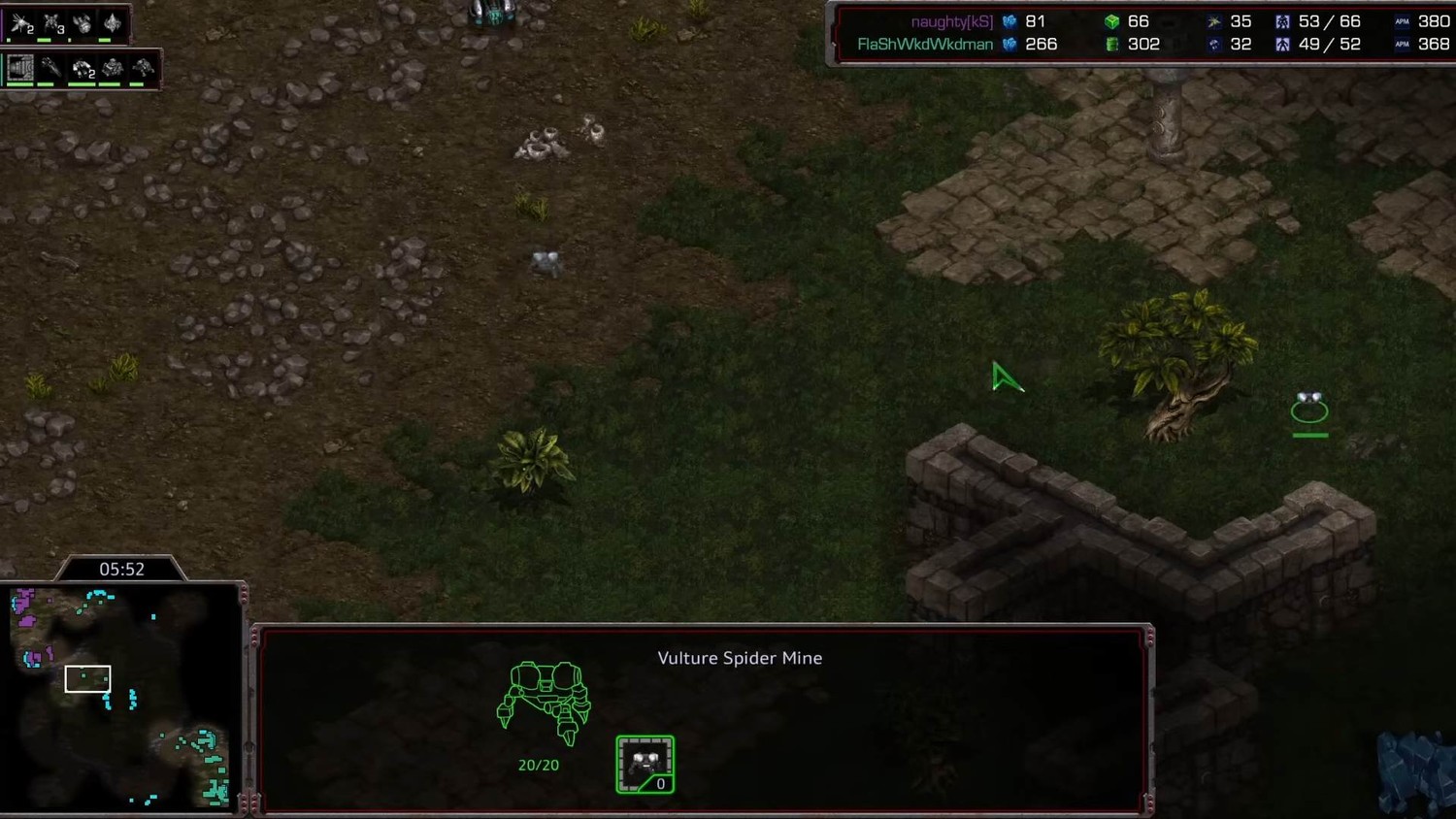The width and height of the screenshot is (1456, 819).
Task: Click the minimap to move the camera
Action: 121,697
